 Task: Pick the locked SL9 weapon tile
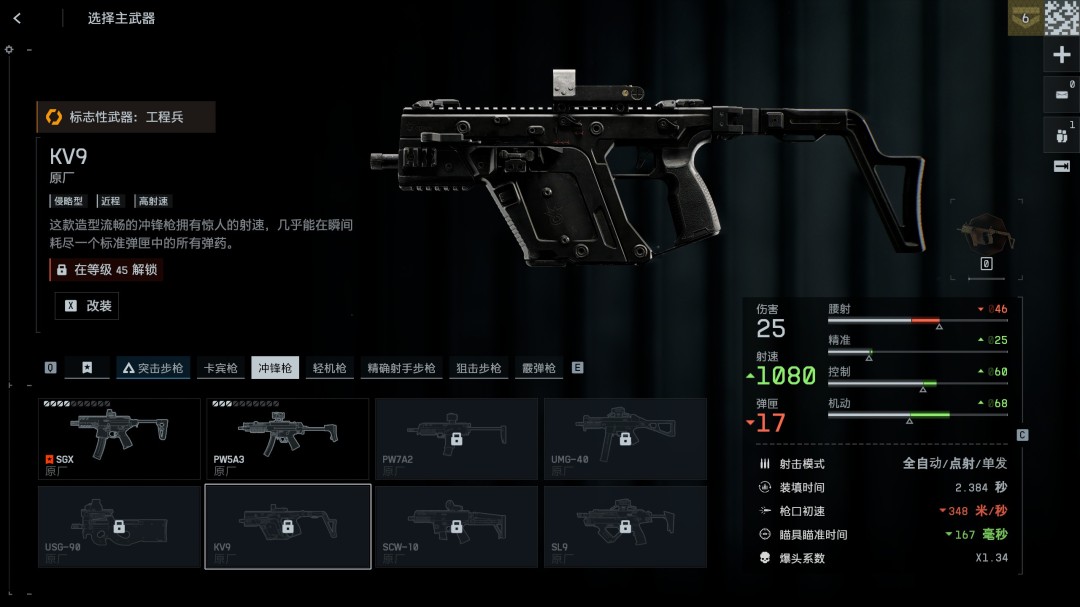(625, 526)
